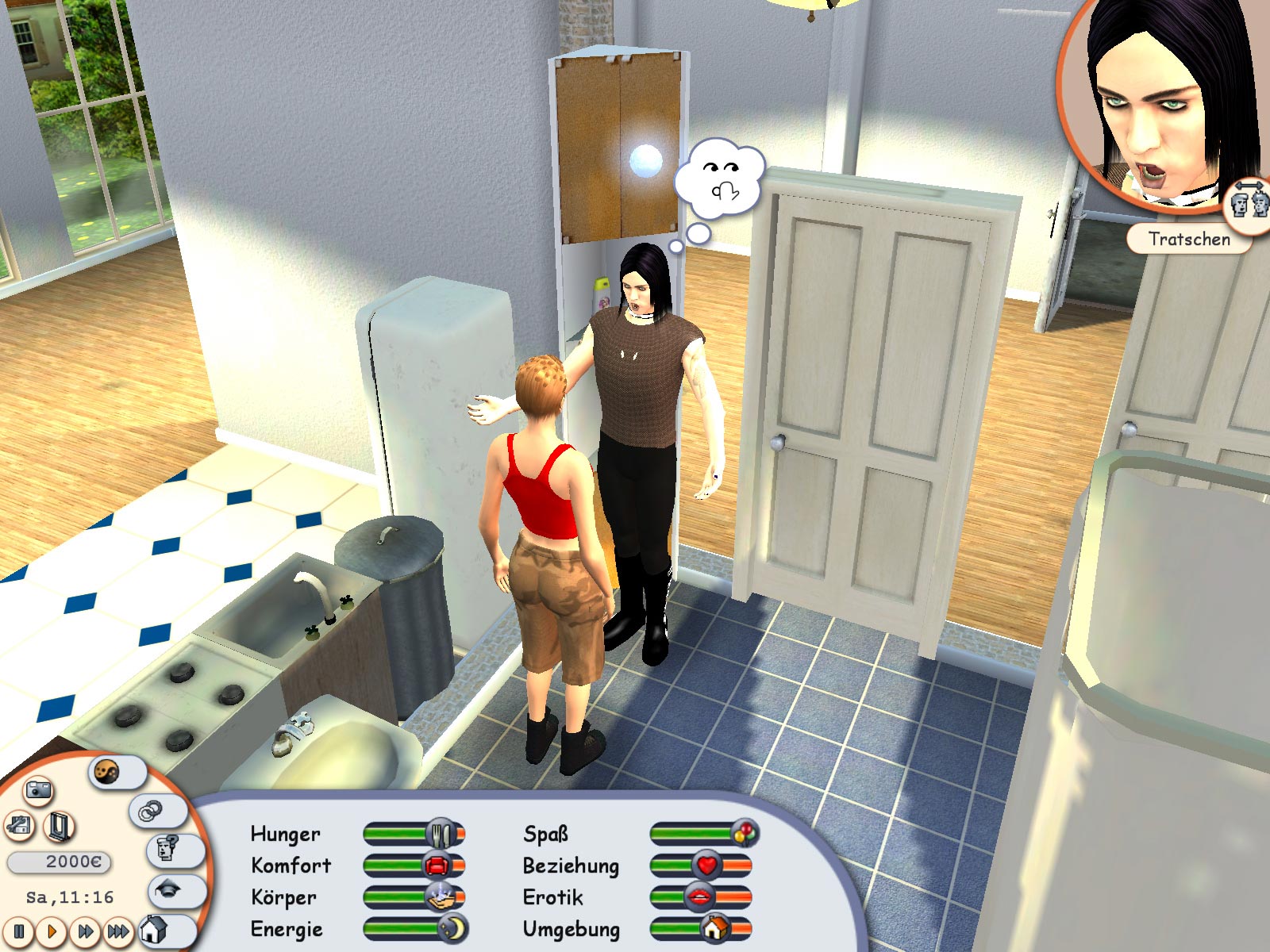The height and width of the screenshot is (952, 1270).
Task: Click the exit door icon
Action: [60, 827]
